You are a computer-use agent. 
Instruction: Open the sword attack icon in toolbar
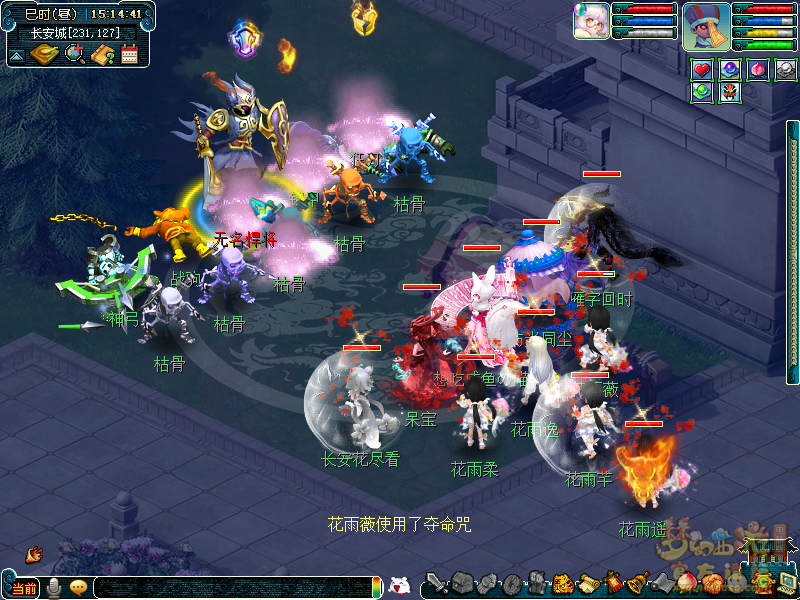click(435, 583)
